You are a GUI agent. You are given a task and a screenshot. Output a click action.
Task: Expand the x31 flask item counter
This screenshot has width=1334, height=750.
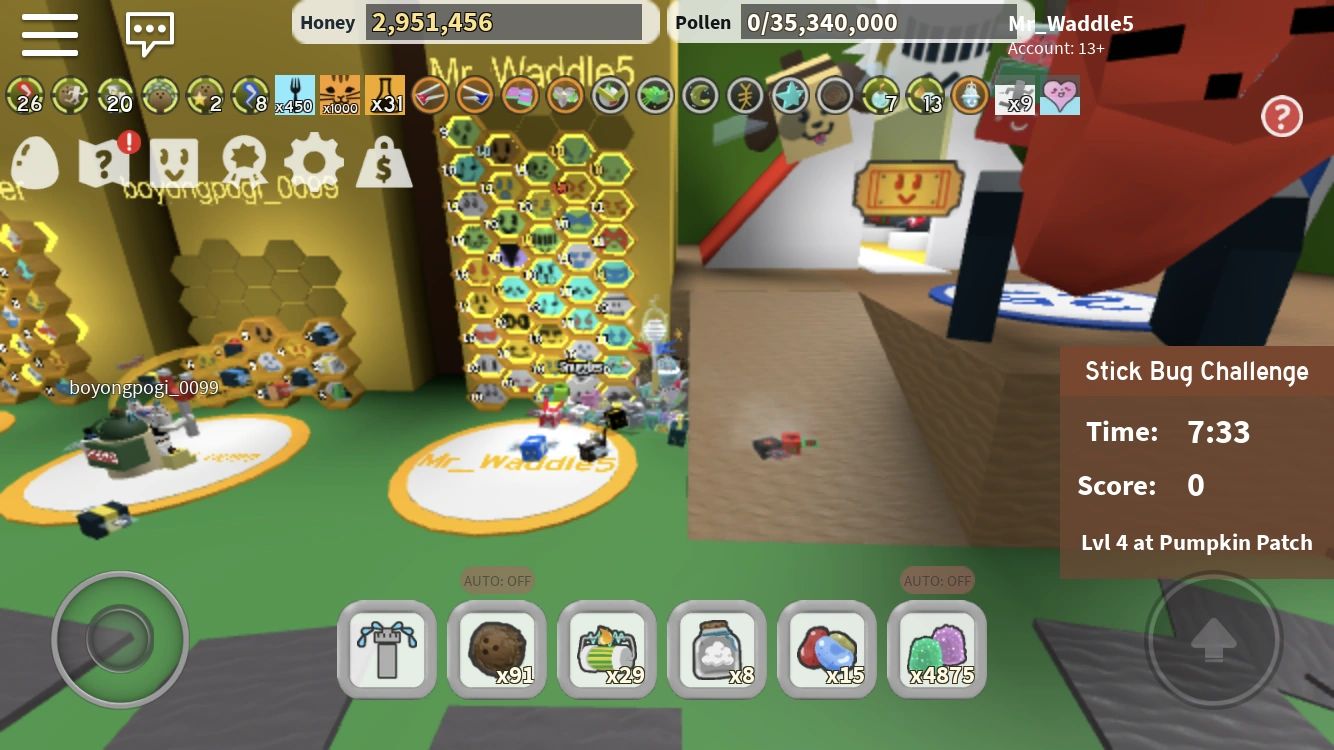385,93
